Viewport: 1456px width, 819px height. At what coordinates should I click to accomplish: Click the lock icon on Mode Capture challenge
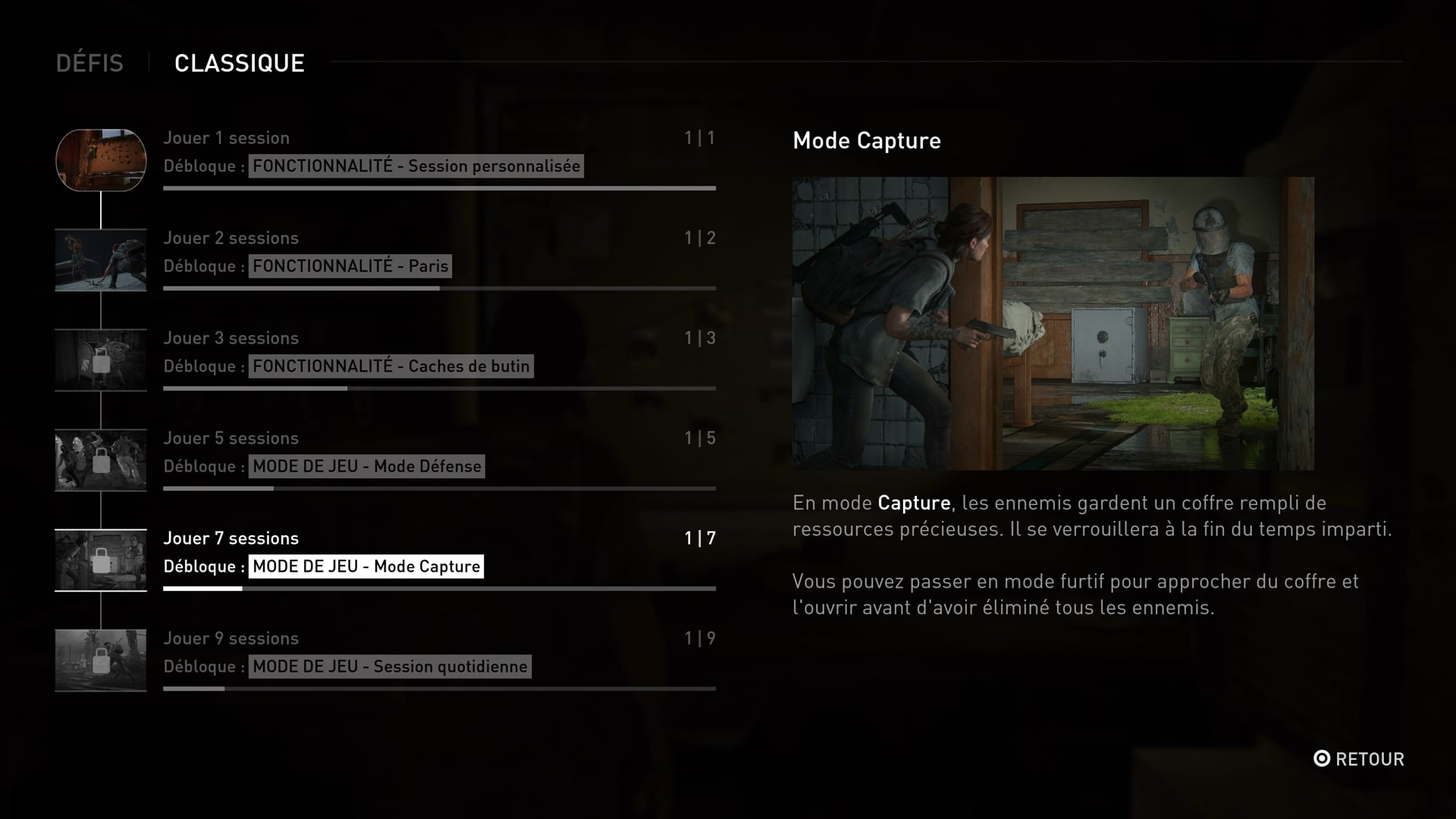coord(101,560)
